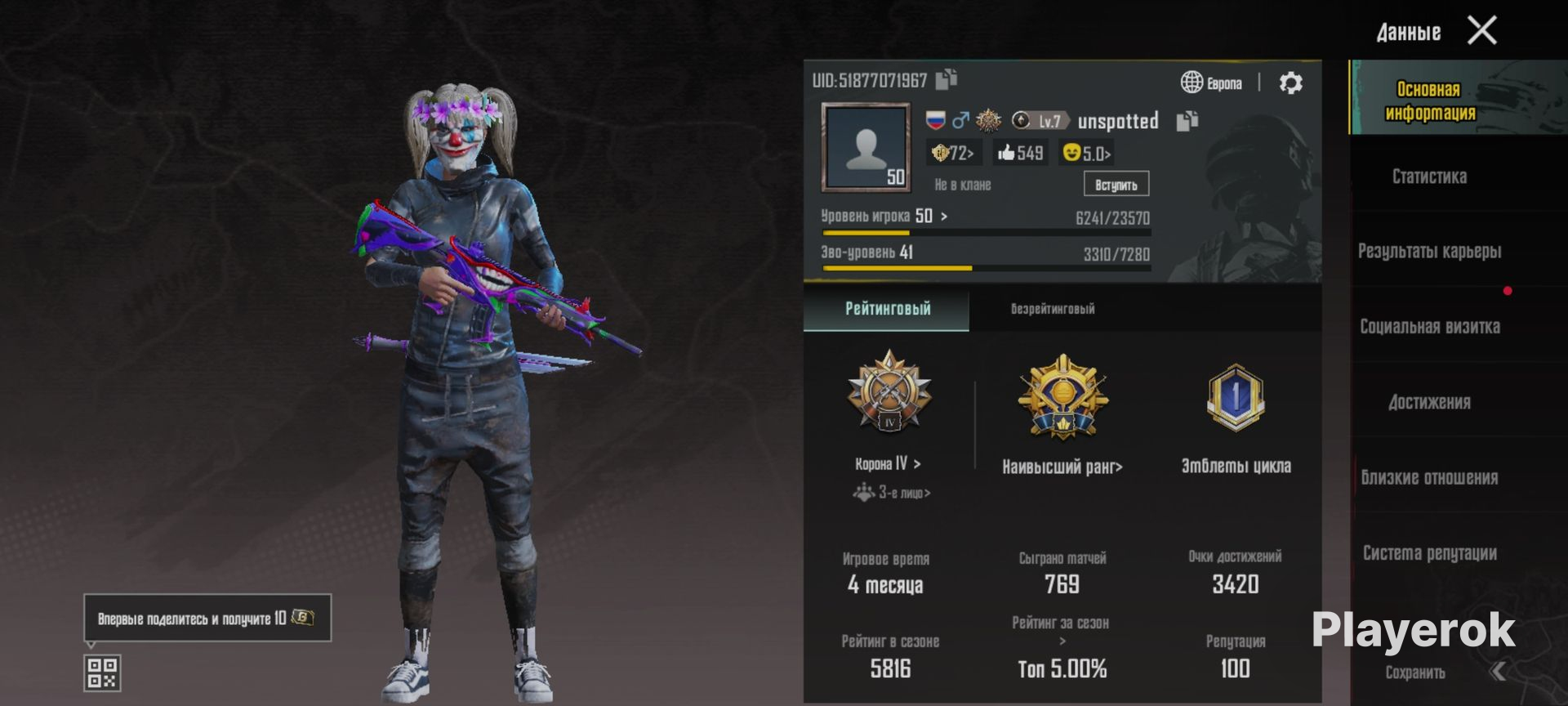This screenshot has width=1568, height=706.
Task: Click the player avatar portrait
Action: (866, 148)
